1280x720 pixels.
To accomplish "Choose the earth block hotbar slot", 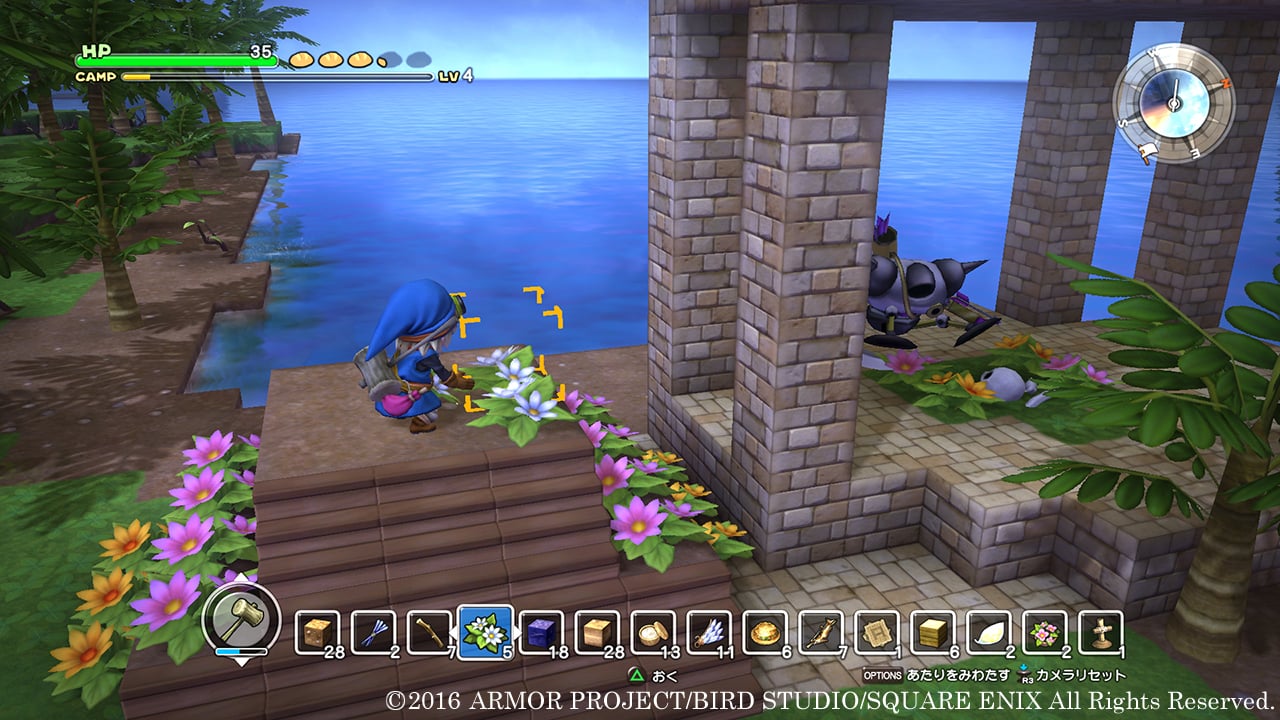I will pyautogui.click(x=318, y=632).
